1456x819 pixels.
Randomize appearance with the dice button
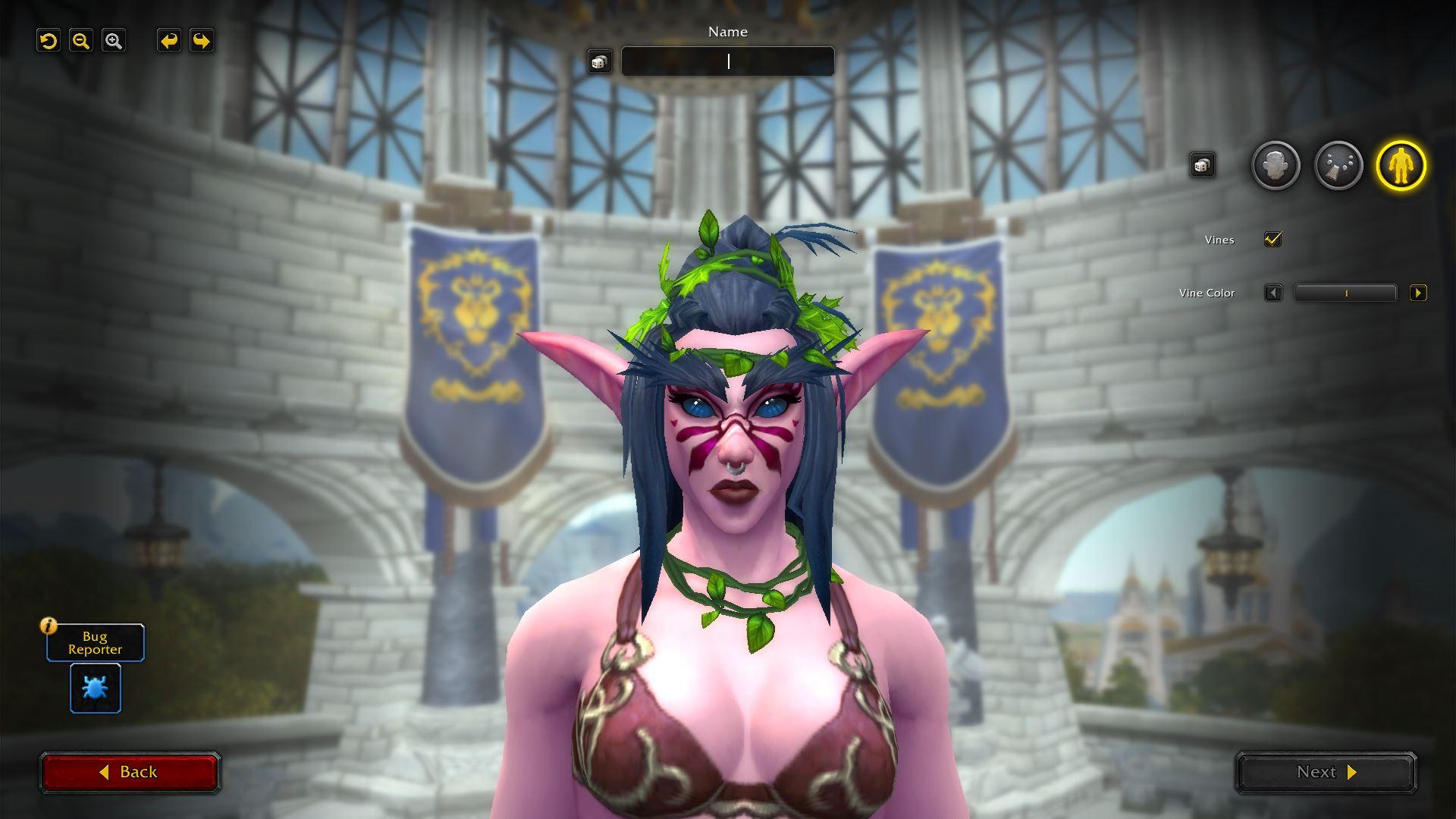coord(1202,165)
